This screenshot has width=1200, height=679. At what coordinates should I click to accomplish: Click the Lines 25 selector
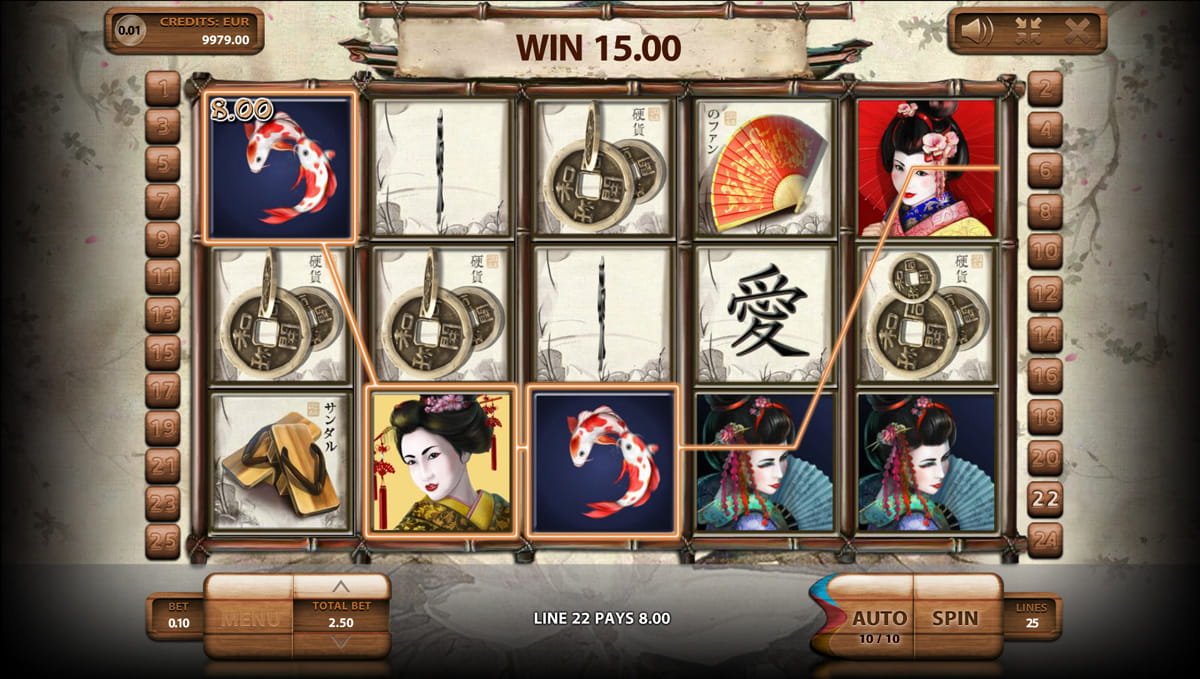coord(1032,617)
